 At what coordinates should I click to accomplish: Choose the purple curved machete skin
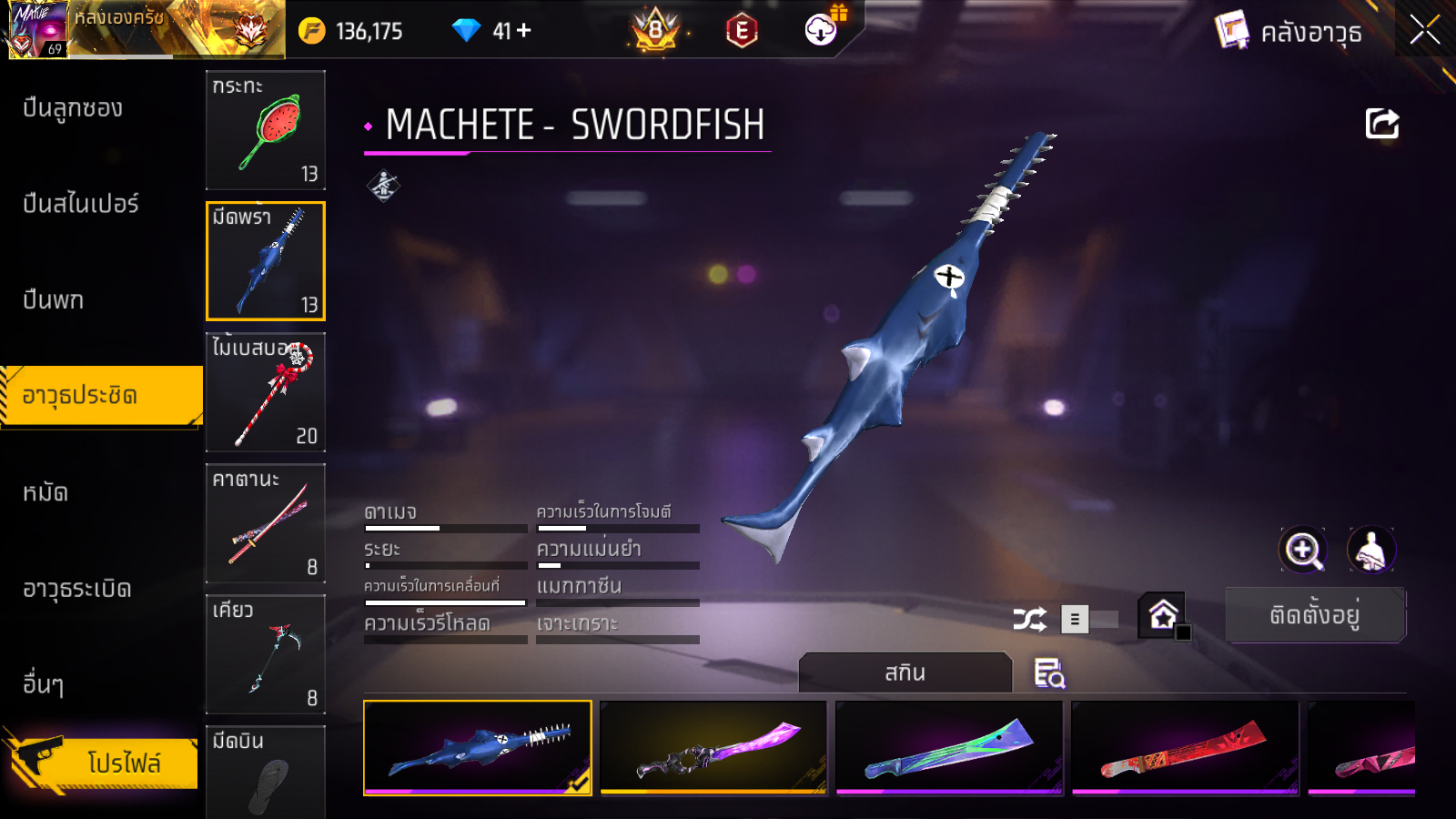[x=713, y=748]
